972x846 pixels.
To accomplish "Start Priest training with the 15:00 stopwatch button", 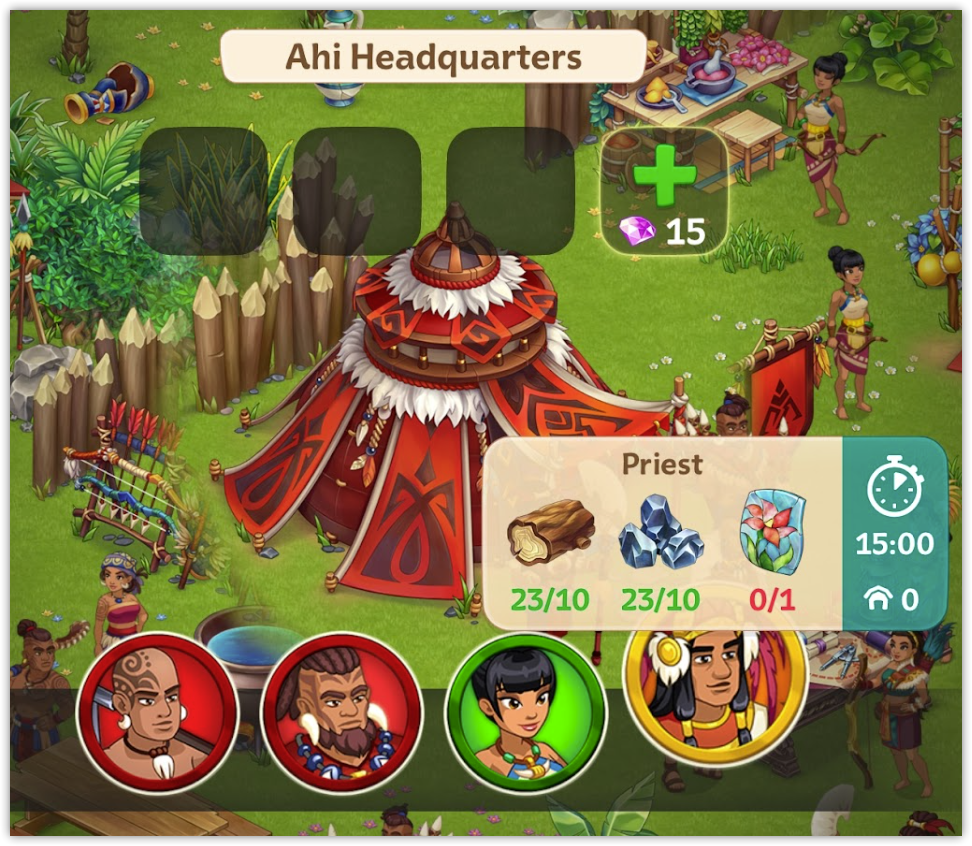I will pyautogui.click(x=894, y=532).
